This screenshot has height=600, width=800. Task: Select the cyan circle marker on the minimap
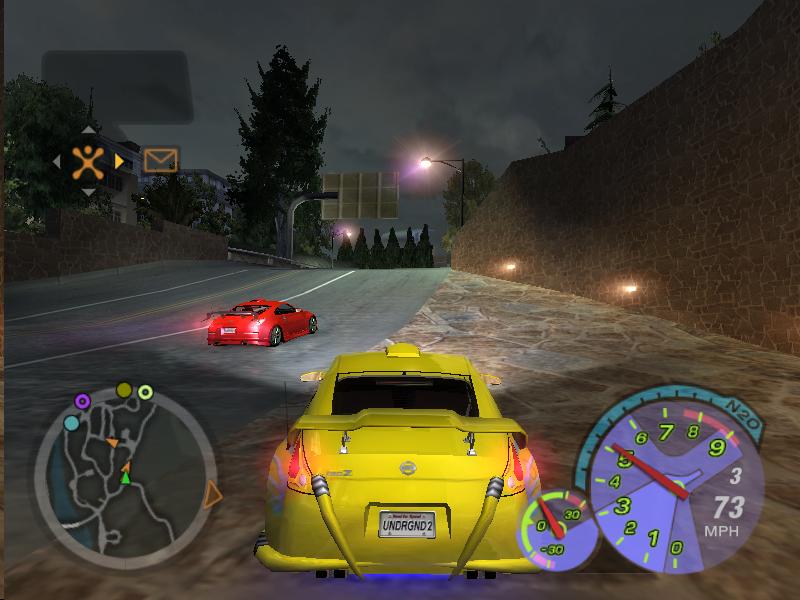pyautogui.click(x=71, y=423)
